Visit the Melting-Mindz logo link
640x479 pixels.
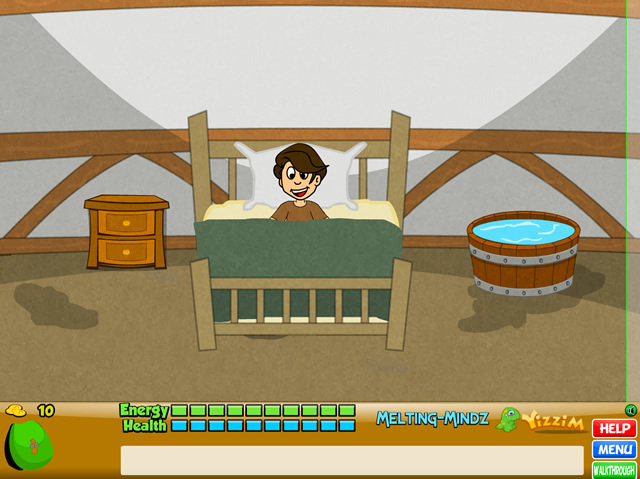point(432,419)
